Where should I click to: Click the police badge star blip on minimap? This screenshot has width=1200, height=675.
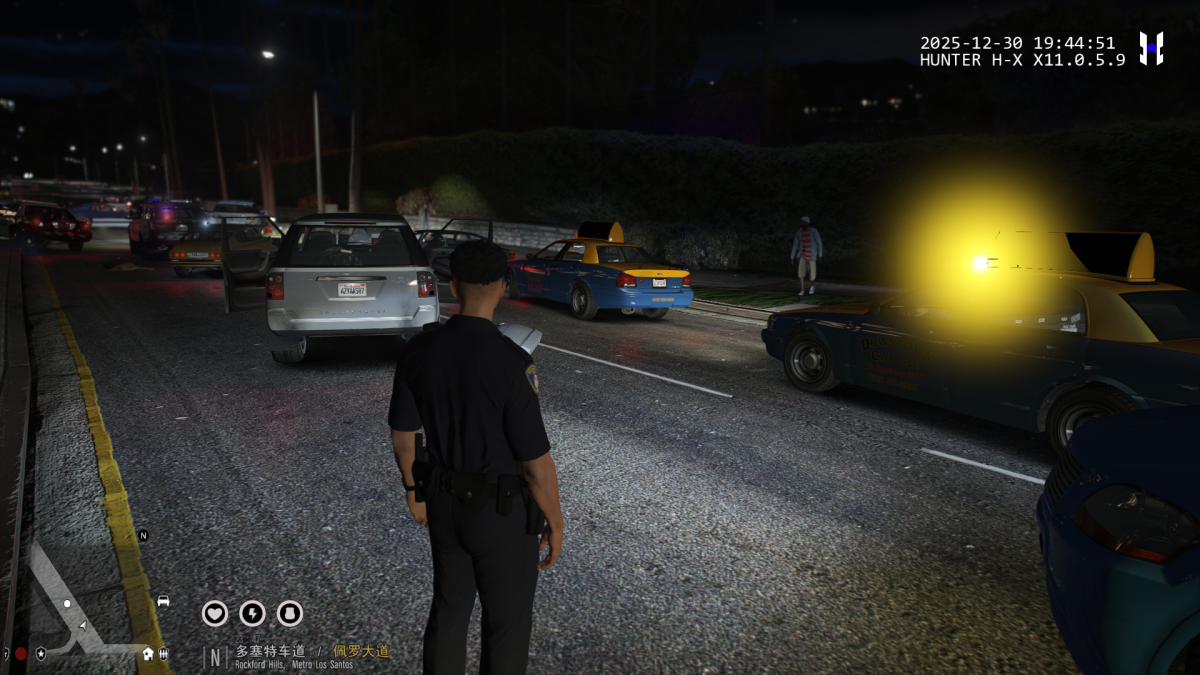click(40, 654)
